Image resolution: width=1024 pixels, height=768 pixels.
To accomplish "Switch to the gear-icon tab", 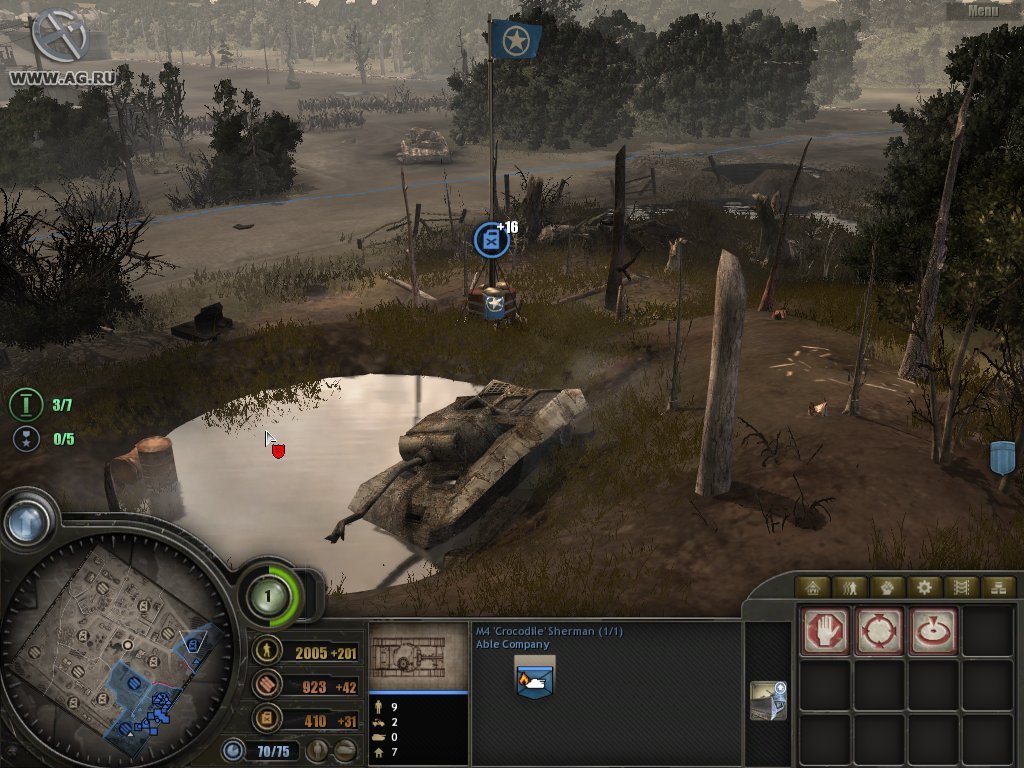I will click(924, 587).
